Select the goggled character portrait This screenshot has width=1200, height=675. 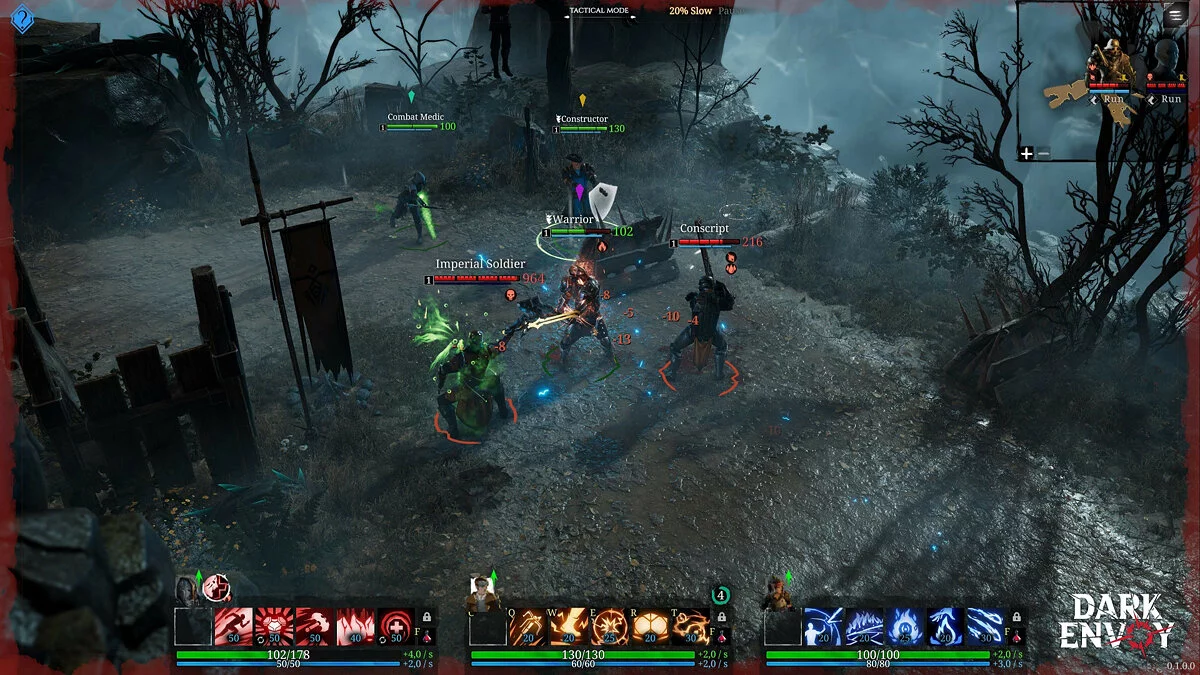click(483, 592)
